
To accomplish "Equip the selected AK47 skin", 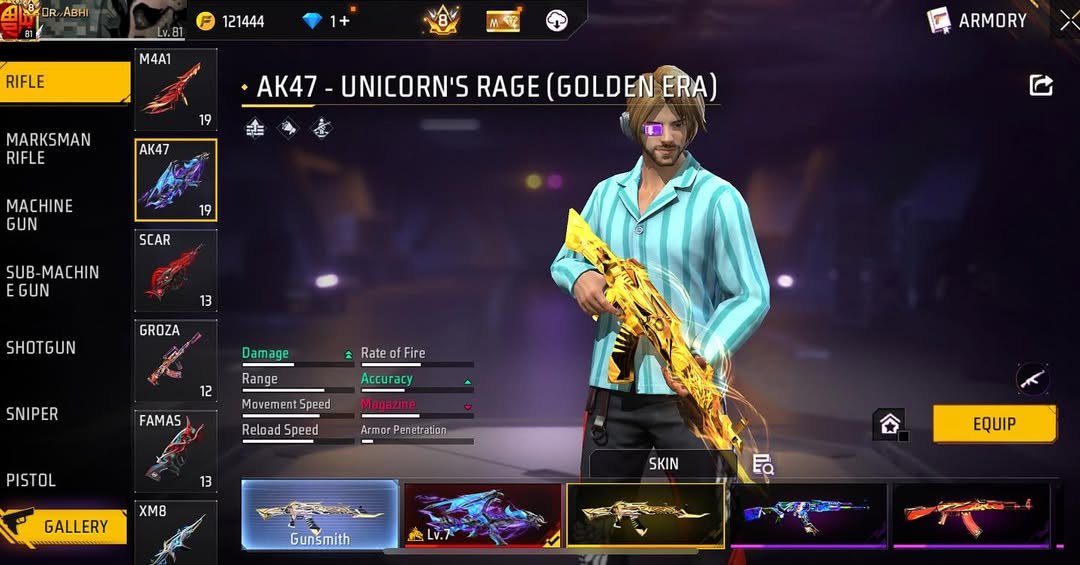I will coord(994,424).
